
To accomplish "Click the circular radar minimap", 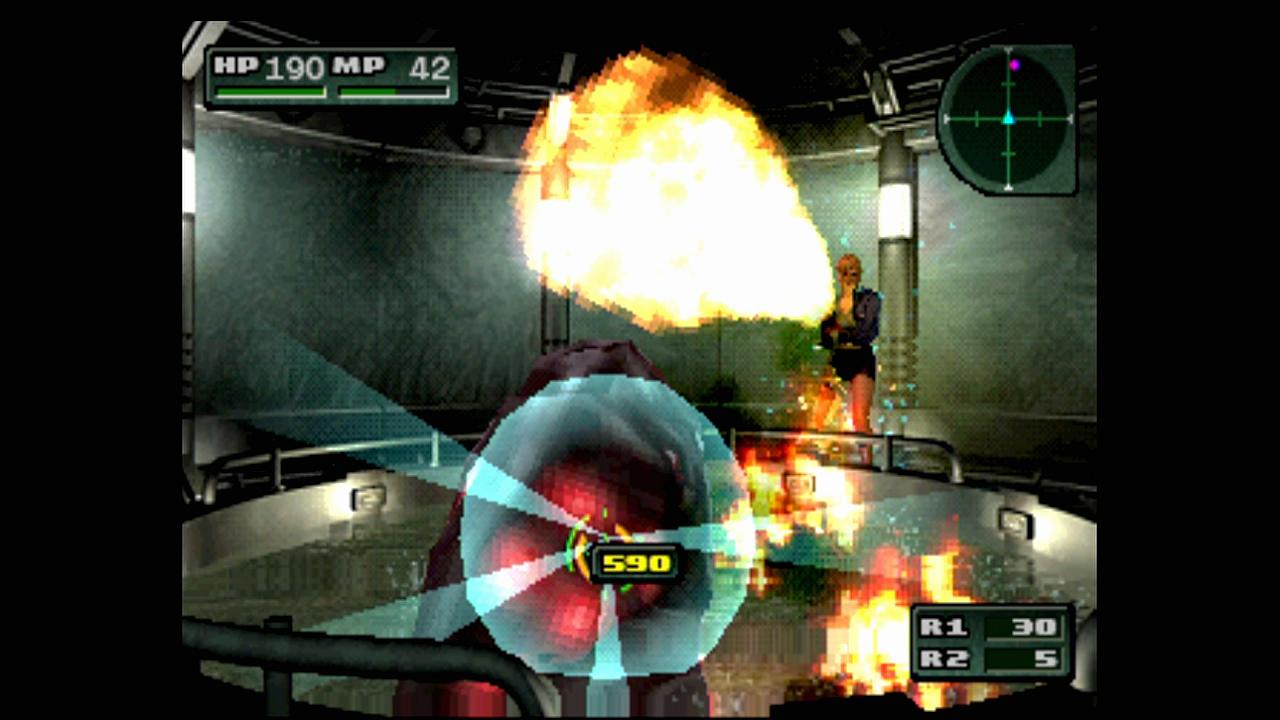I will 1007,119.
